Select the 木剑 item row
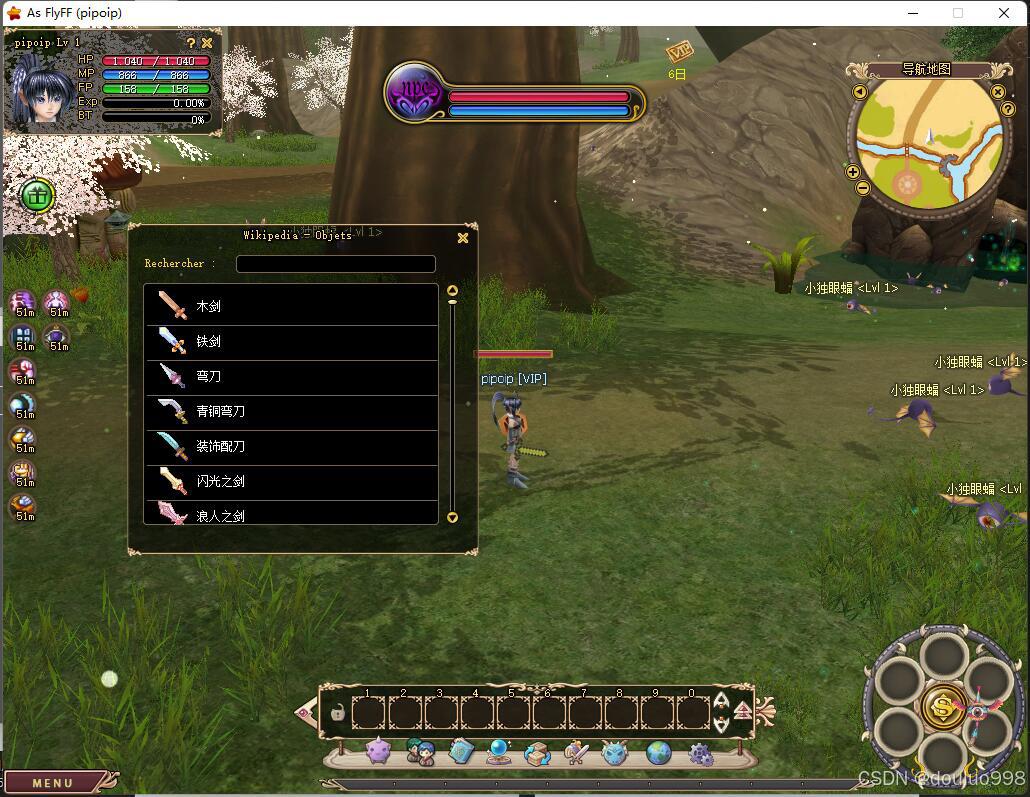The height and width of the screenshot is (797, 1030). click(x=292, y=306)
